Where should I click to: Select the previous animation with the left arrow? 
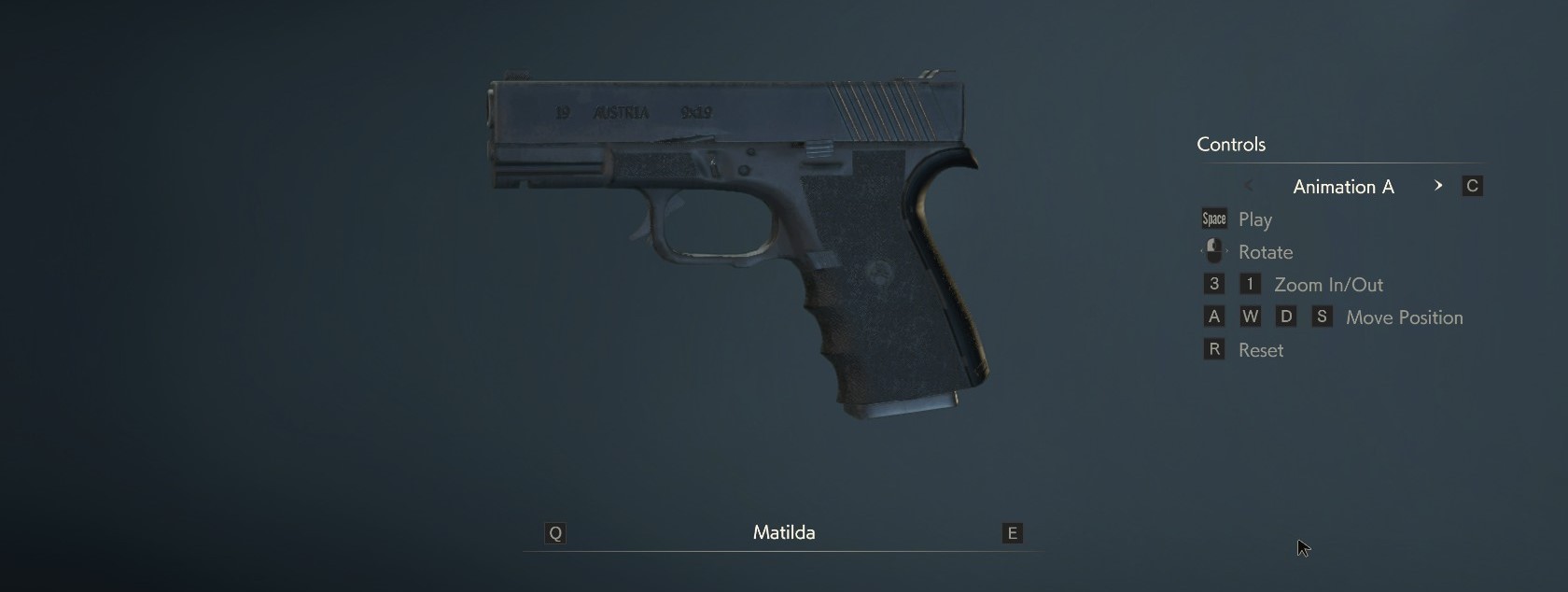[1249, 186]
